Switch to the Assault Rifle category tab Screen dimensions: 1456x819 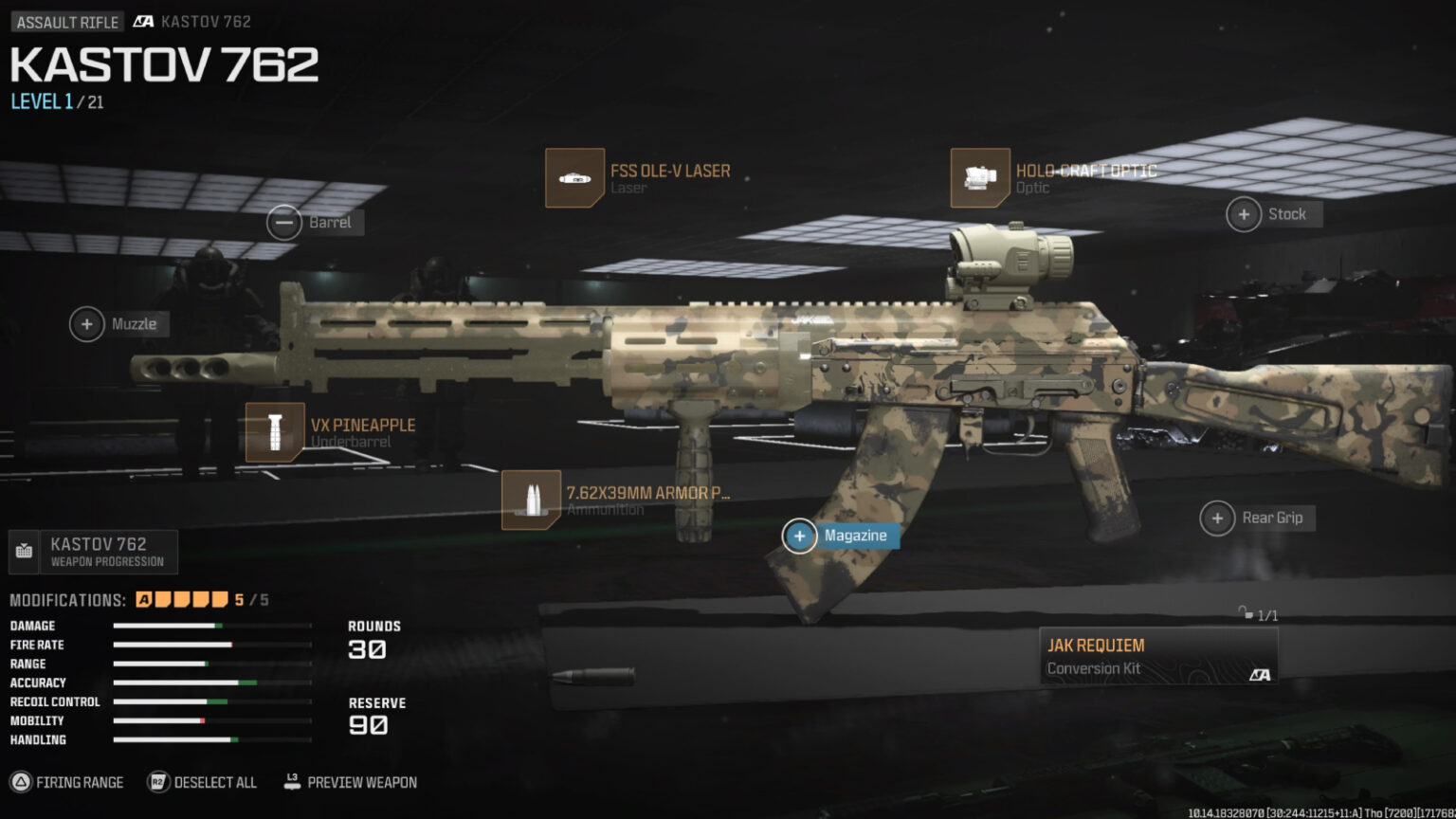pyautogui.click(x=65, y=21)
